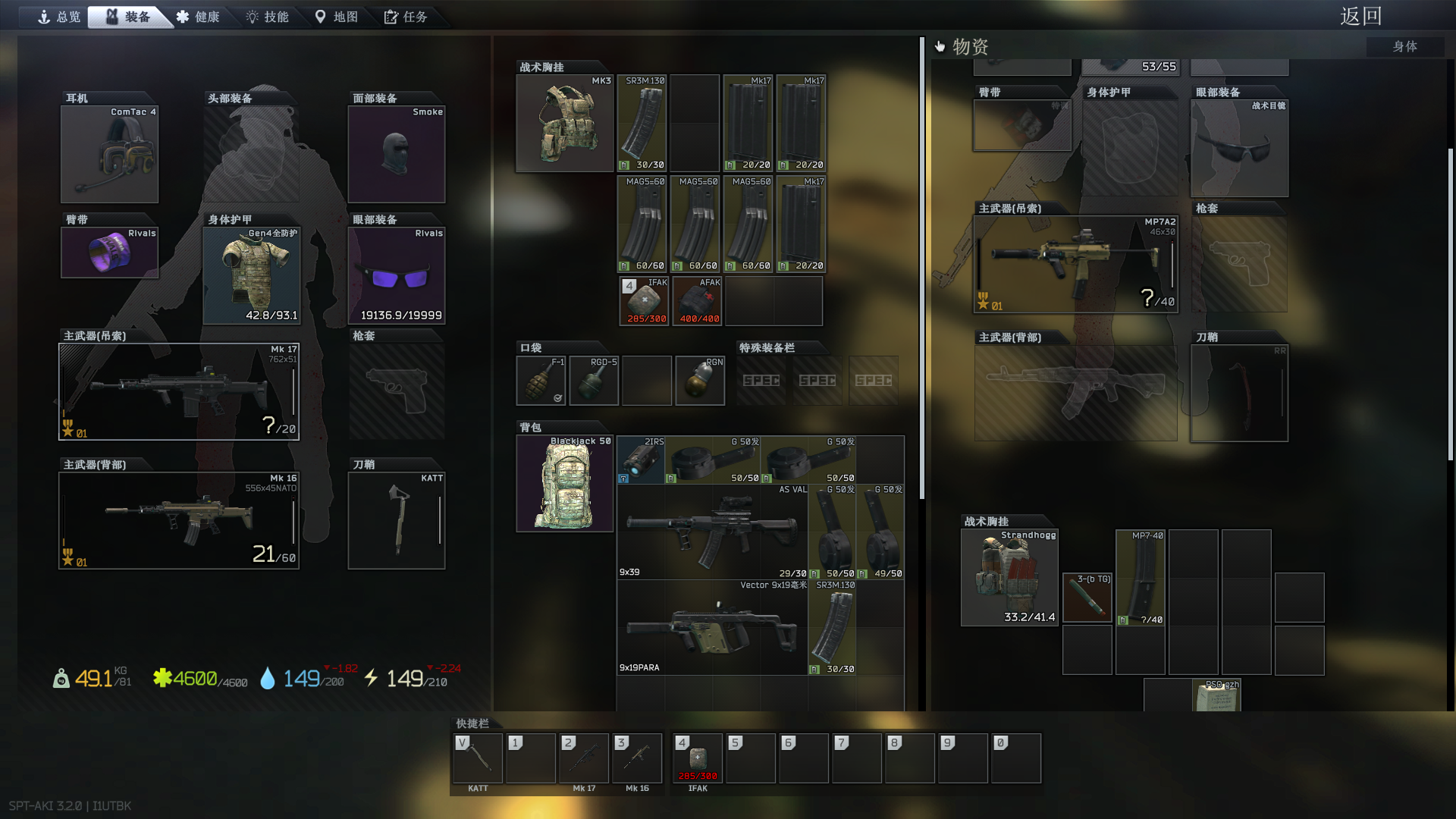Switch to the 技能 skills tab
Viewport: 1456px width, 819px height.
click(267, 17)
